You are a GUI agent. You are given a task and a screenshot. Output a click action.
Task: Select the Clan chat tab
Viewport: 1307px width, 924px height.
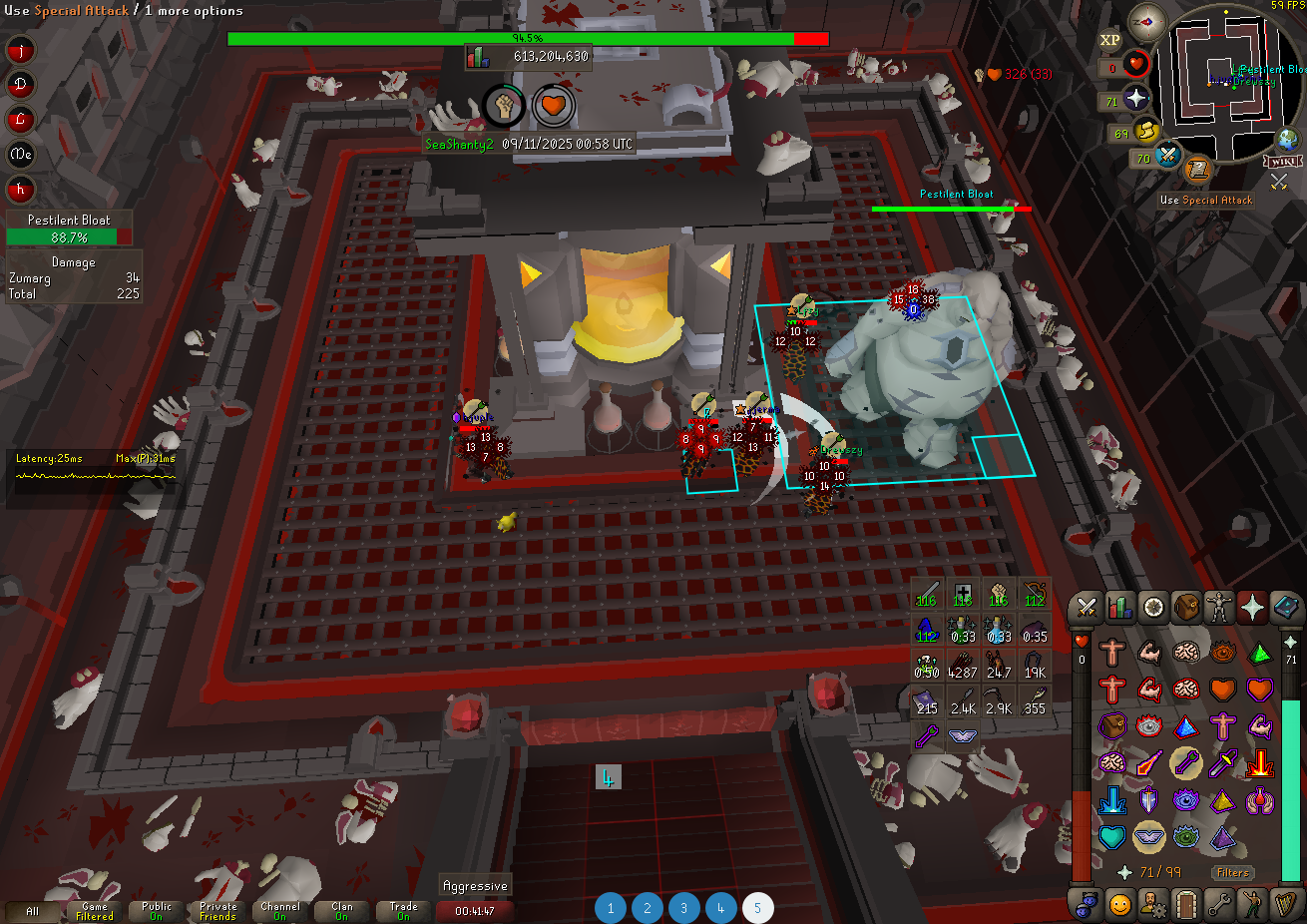[x=342, y=911]
